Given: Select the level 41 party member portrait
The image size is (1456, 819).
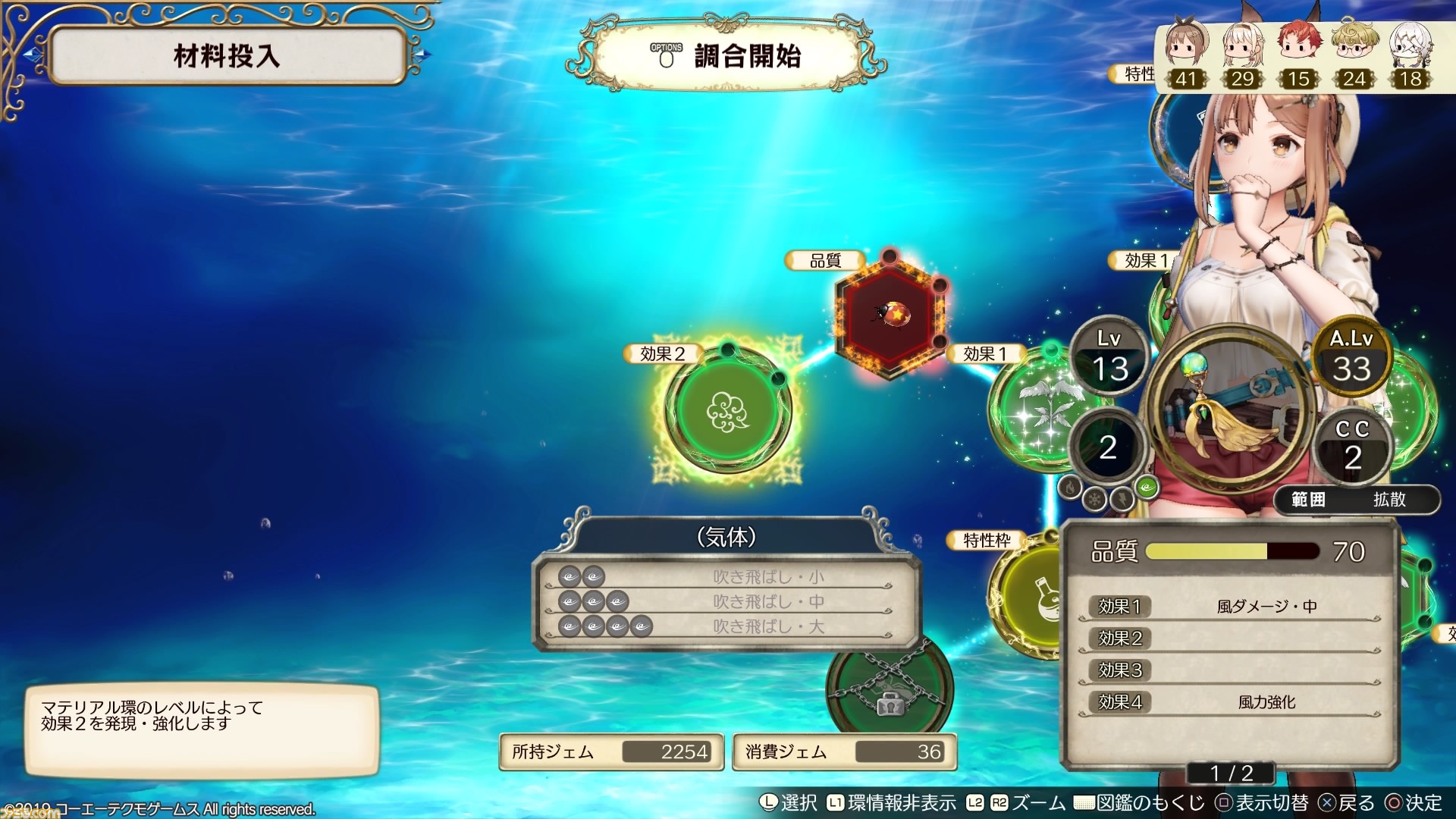Looking at the screenshot, I should click(1185, 53).
